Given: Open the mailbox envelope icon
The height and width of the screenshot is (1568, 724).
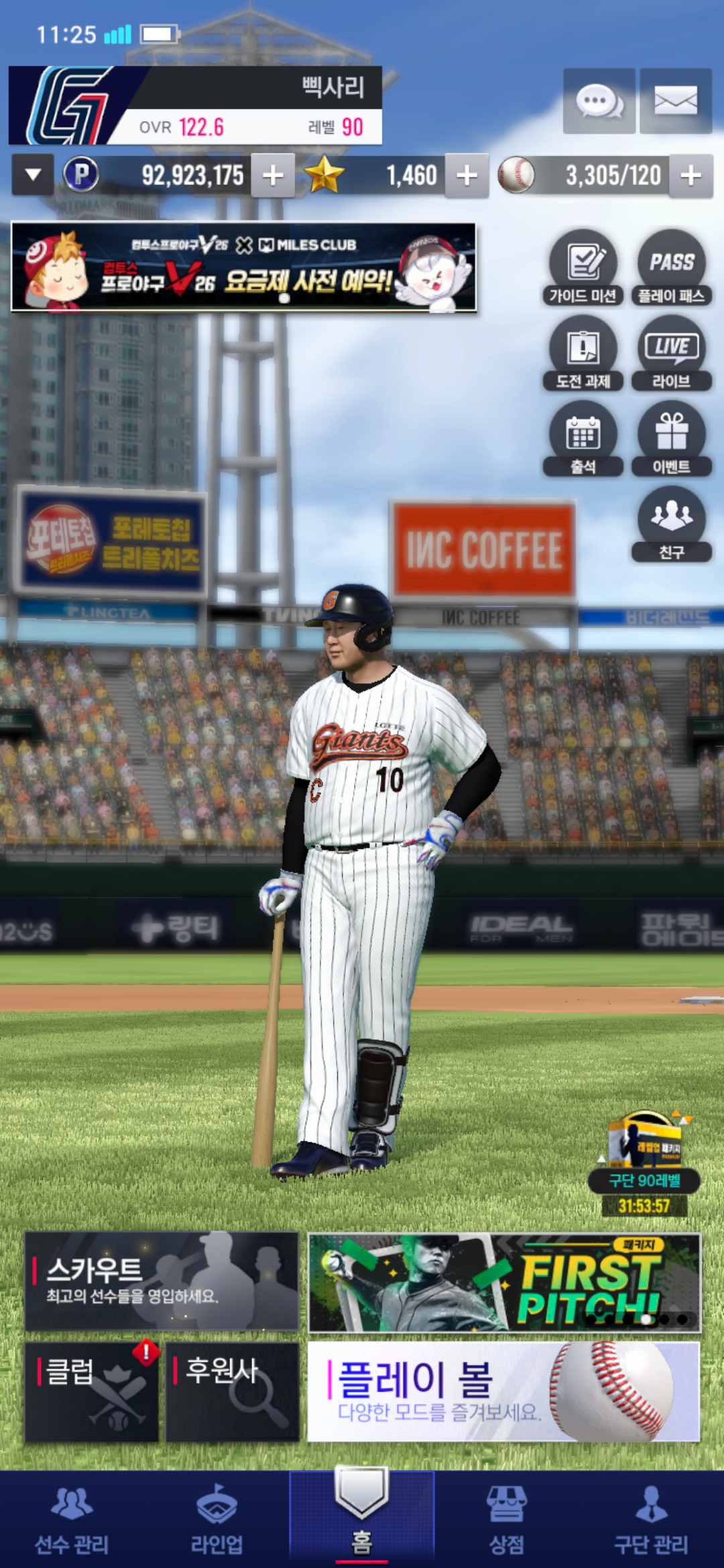Looking at the screenshot, I should [675, 101].
